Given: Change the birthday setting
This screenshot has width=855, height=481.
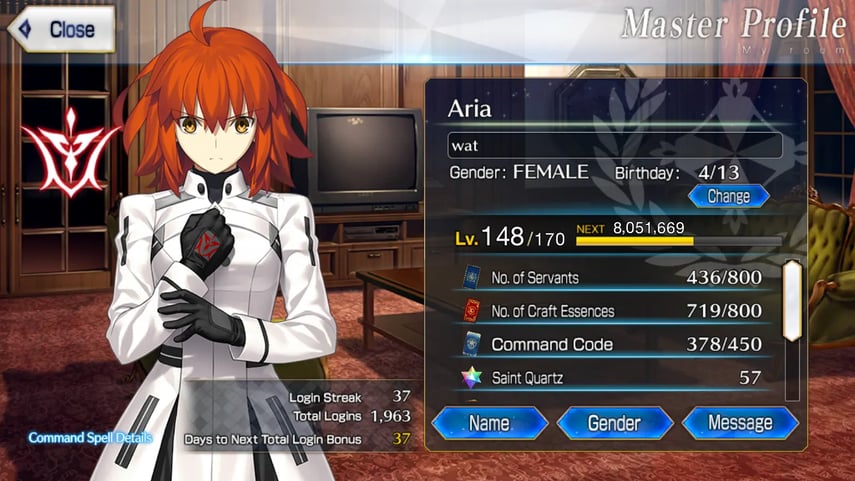Looking at the screenshot, I should (x=728, y=196).
